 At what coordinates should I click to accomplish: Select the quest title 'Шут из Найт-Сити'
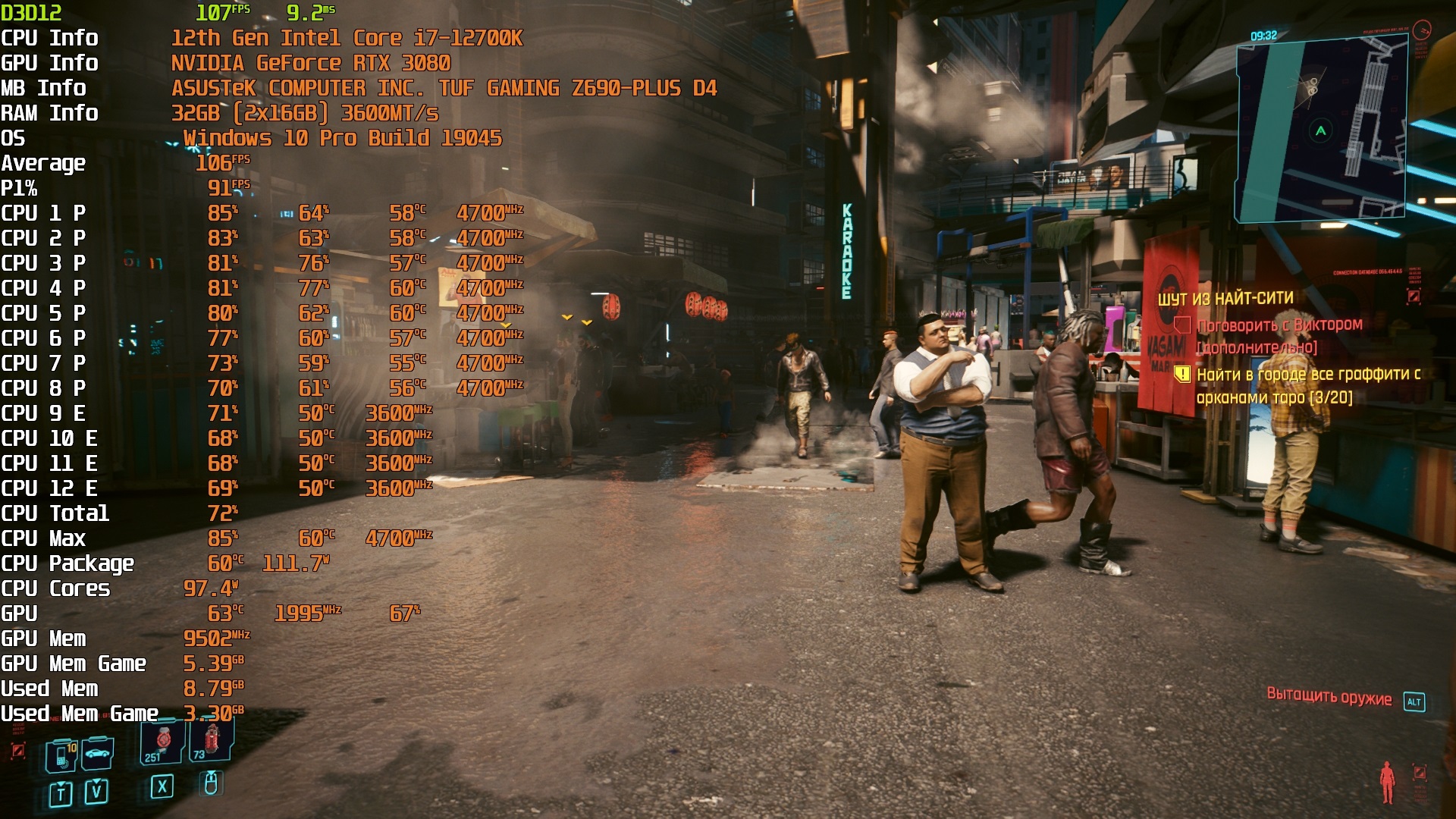click(x=1225, y=299)
